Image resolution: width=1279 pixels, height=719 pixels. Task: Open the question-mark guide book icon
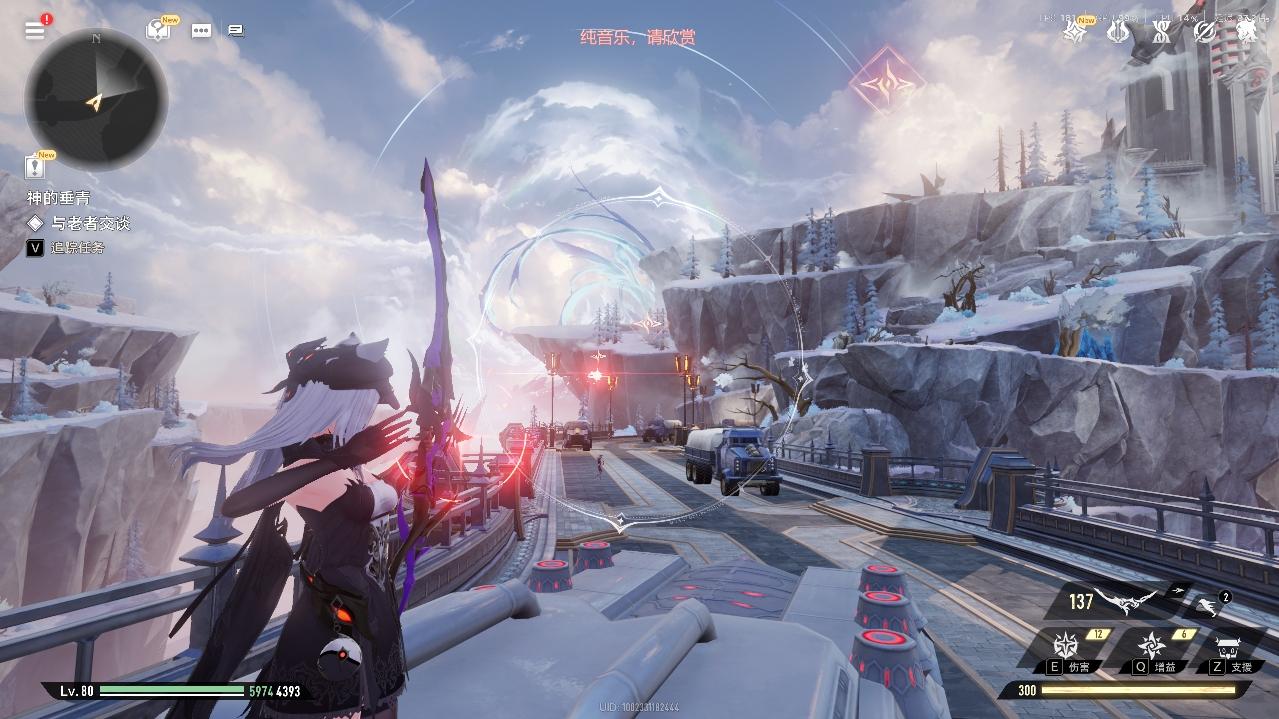[x=158, y=30]
